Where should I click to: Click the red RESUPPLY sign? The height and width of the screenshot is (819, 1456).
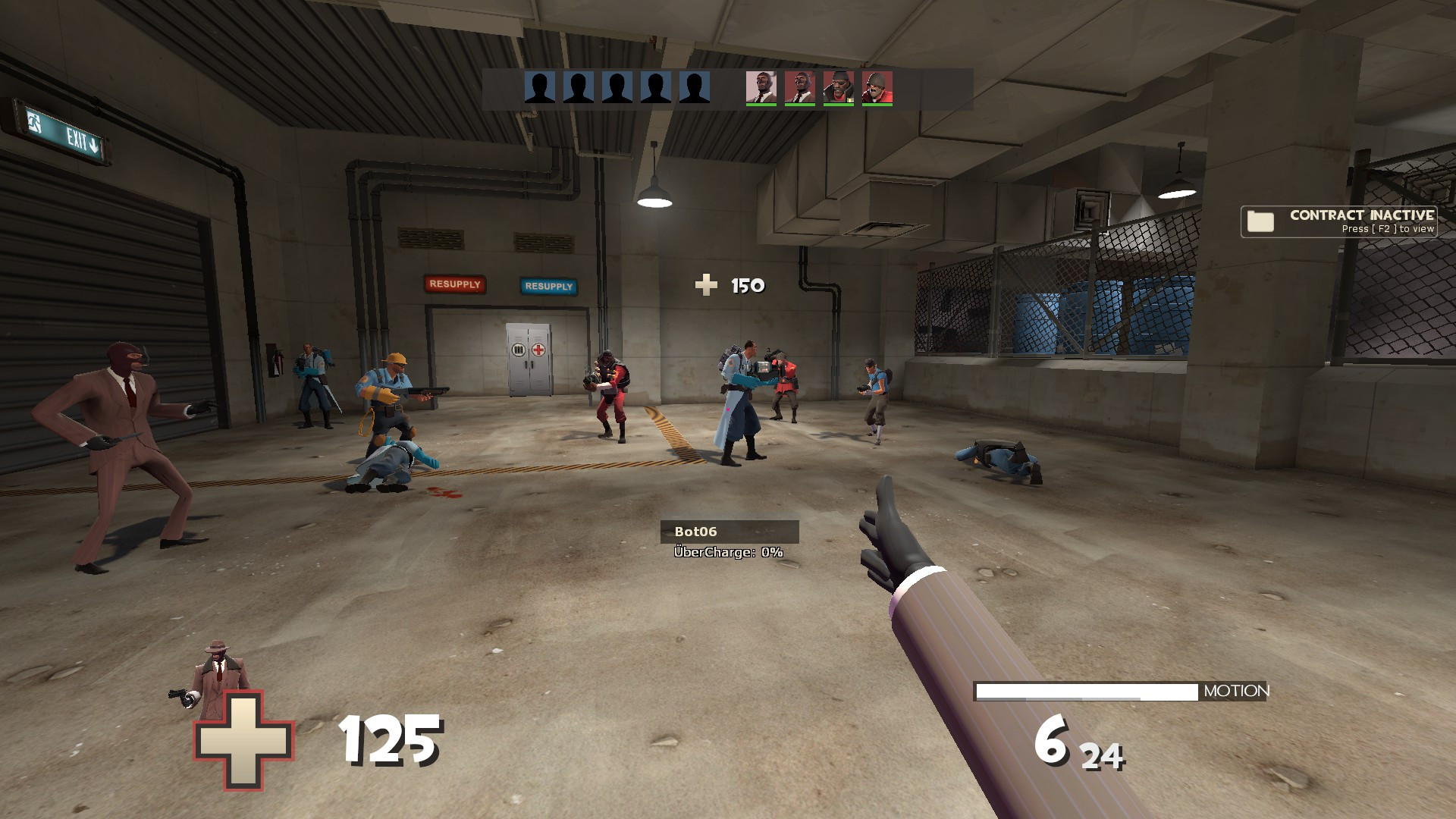[455, 286]
